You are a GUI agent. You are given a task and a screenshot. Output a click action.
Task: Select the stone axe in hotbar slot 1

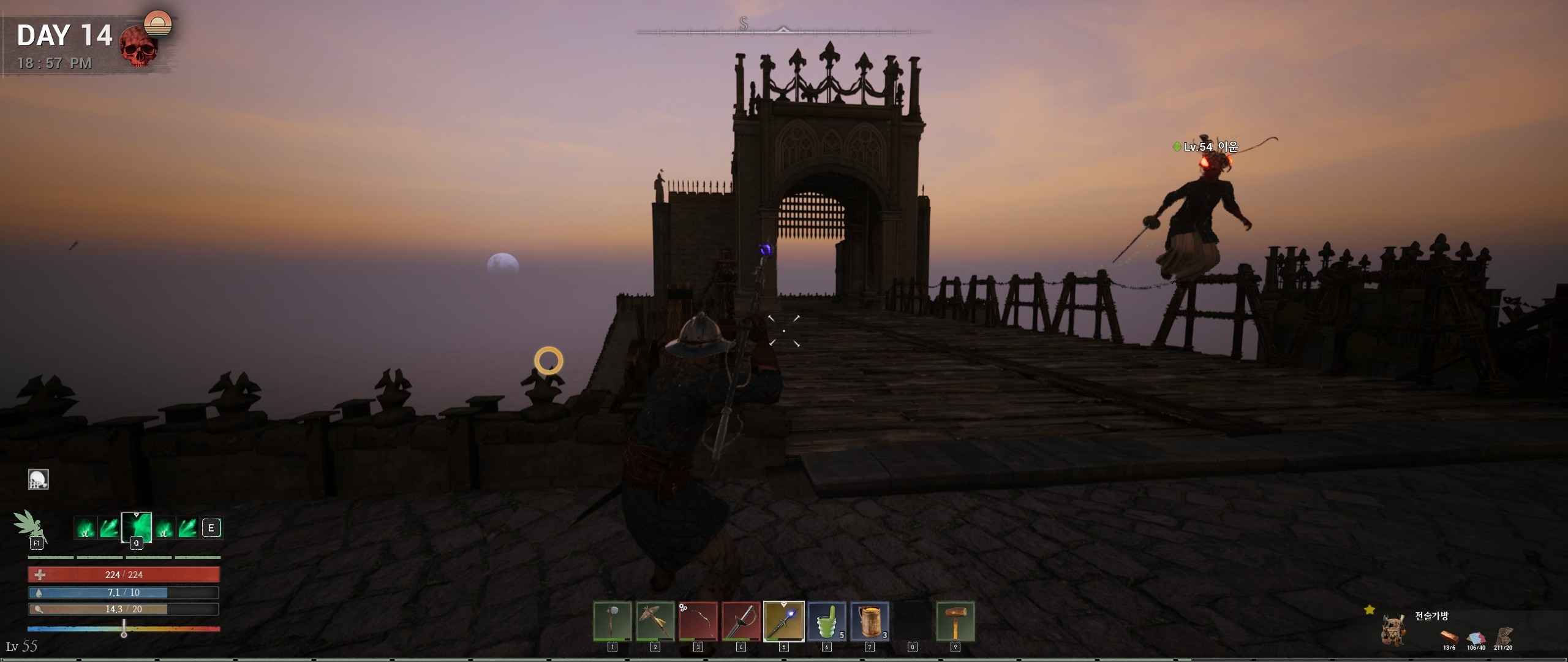point(612,621)
